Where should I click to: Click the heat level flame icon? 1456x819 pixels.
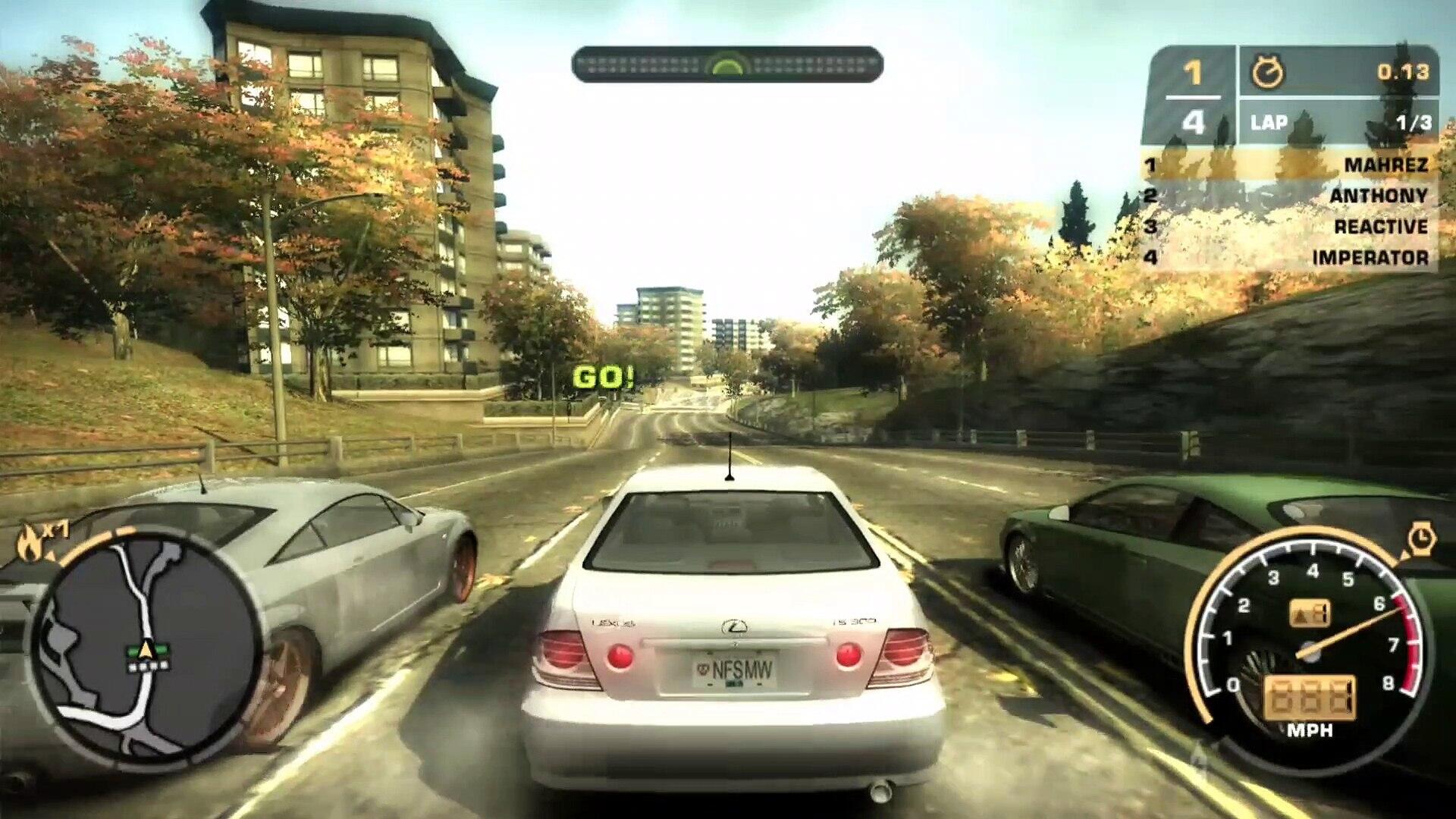(30, 541)
